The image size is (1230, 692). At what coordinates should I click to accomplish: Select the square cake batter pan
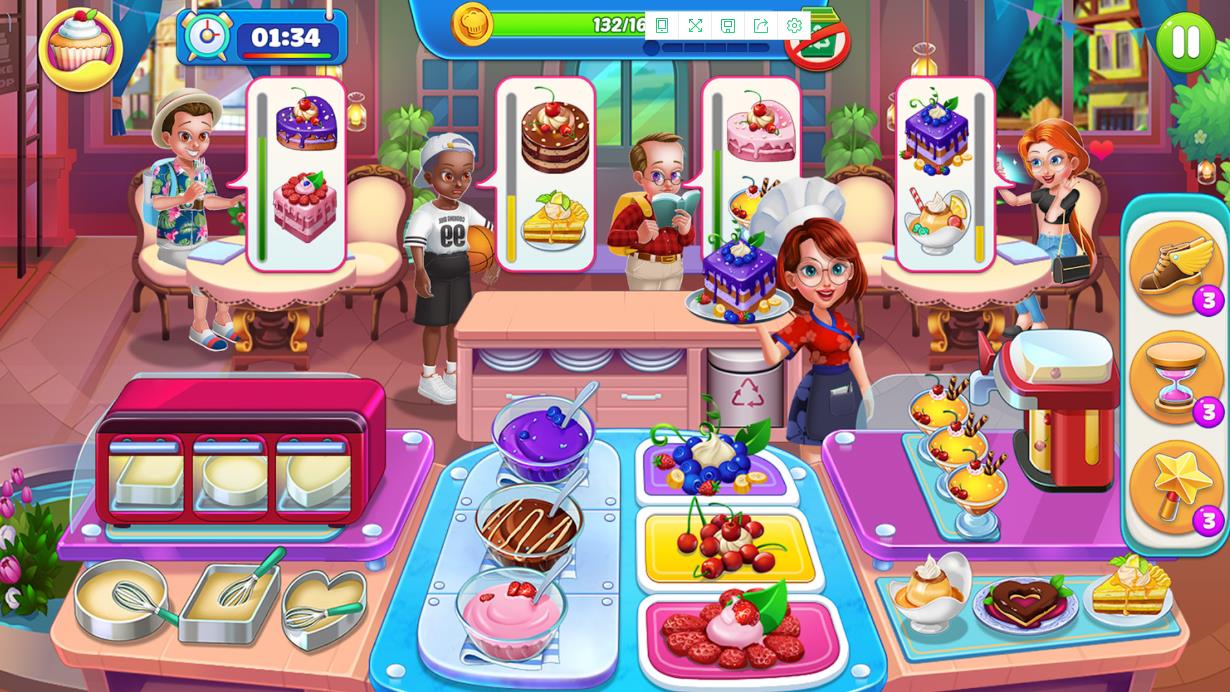[x=229, y=601]
